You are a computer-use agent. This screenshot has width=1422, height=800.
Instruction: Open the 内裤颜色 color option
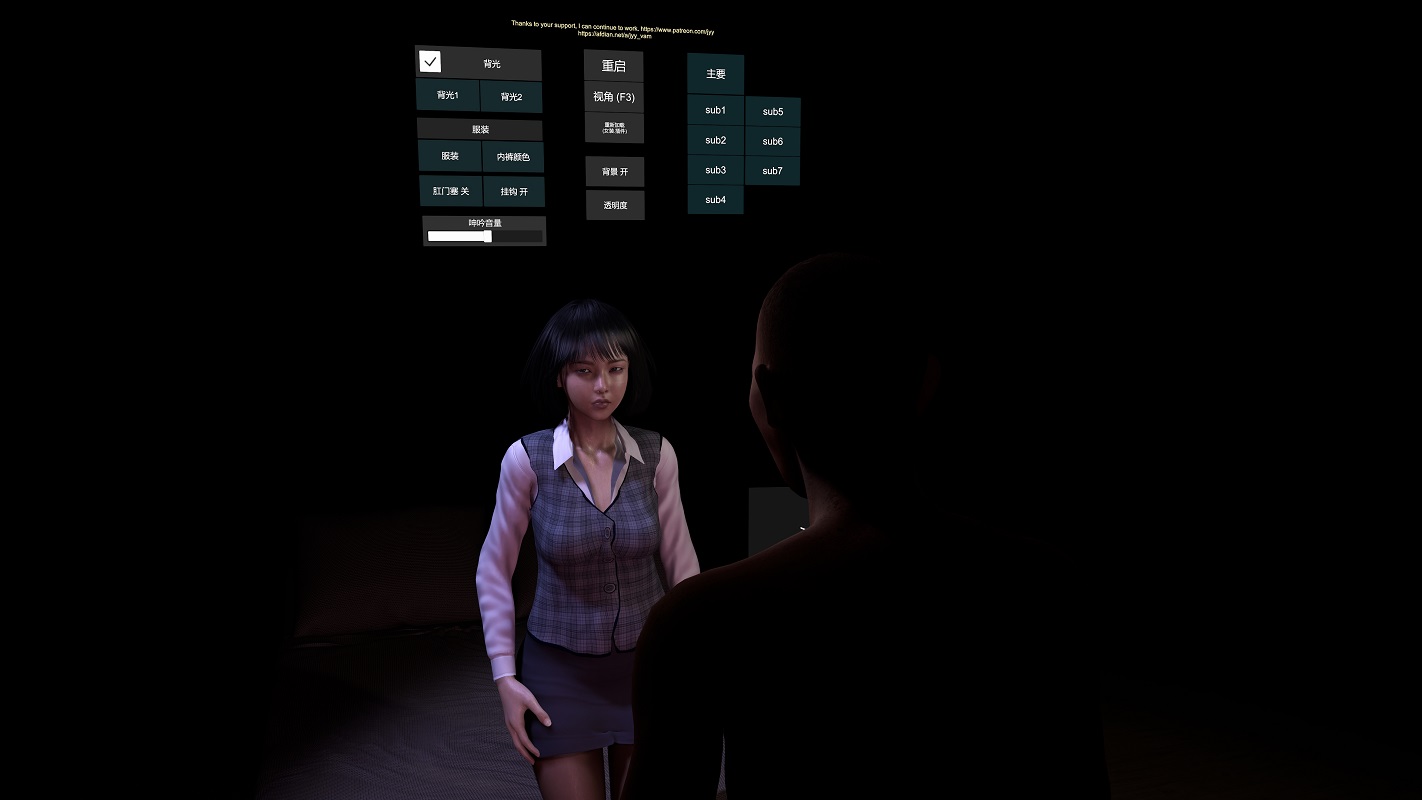coord(513,157)
